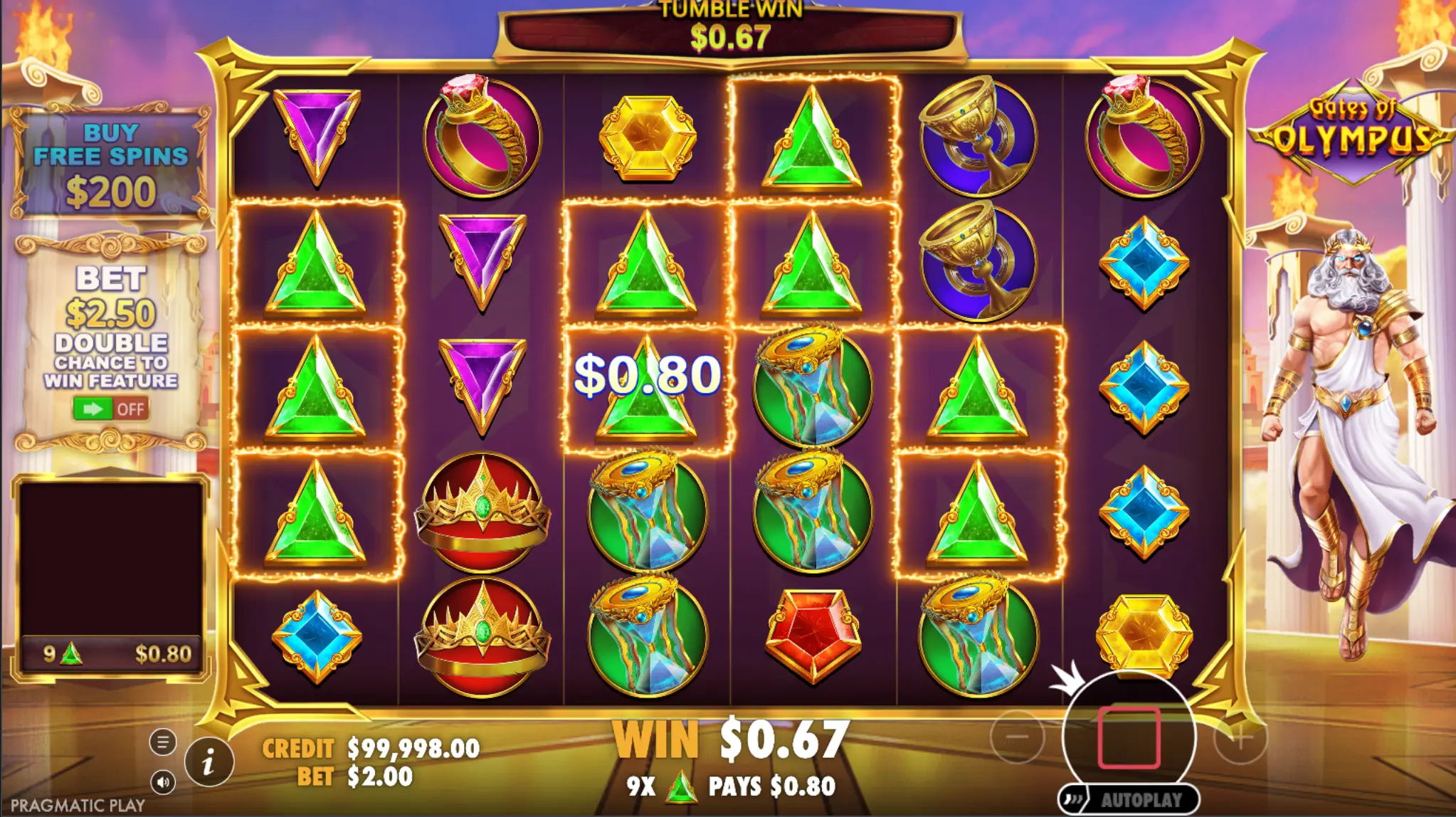Mute the game sound with speaker icon
This screenshot has height=817, width=1456.
coord(164,781)
